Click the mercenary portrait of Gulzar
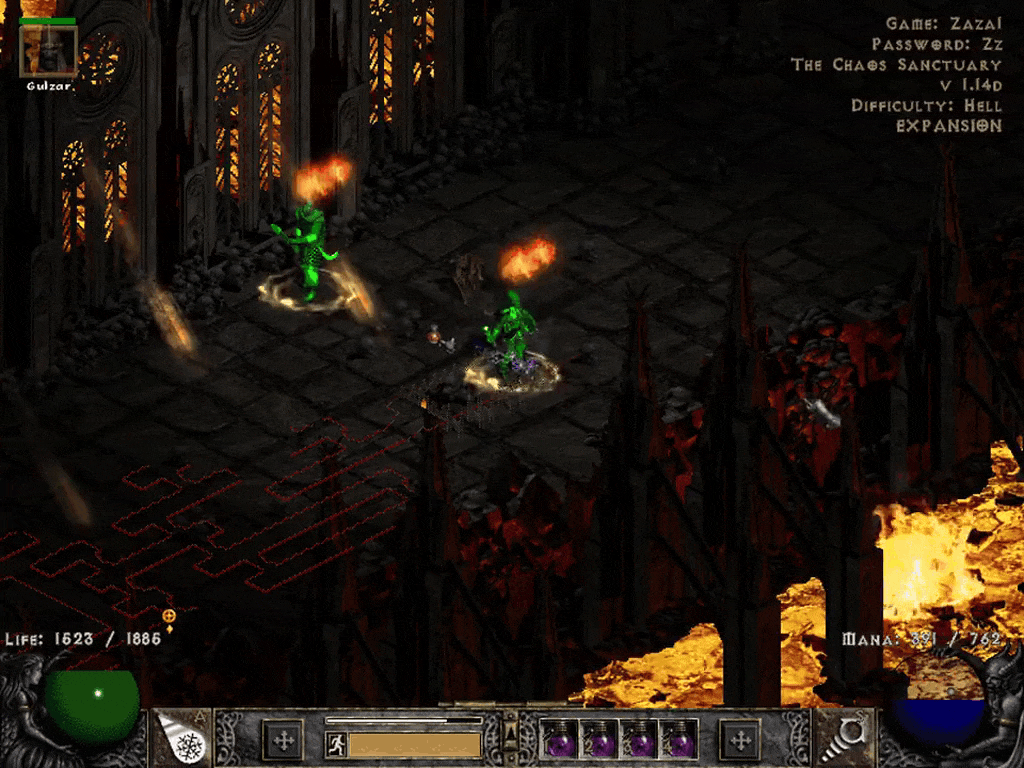This screenshot has width=1024, height=768. pos(48,51)
